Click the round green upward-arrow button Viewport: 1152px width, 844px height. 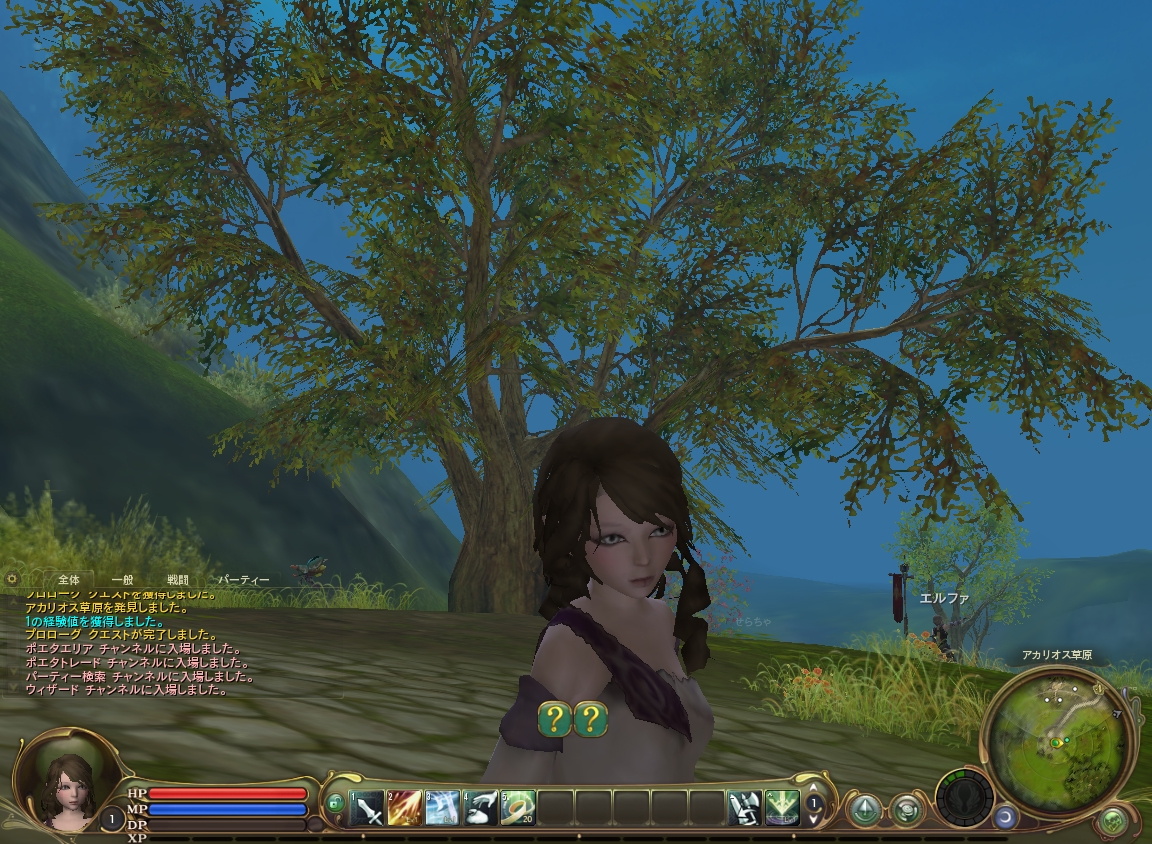[864, 809]
